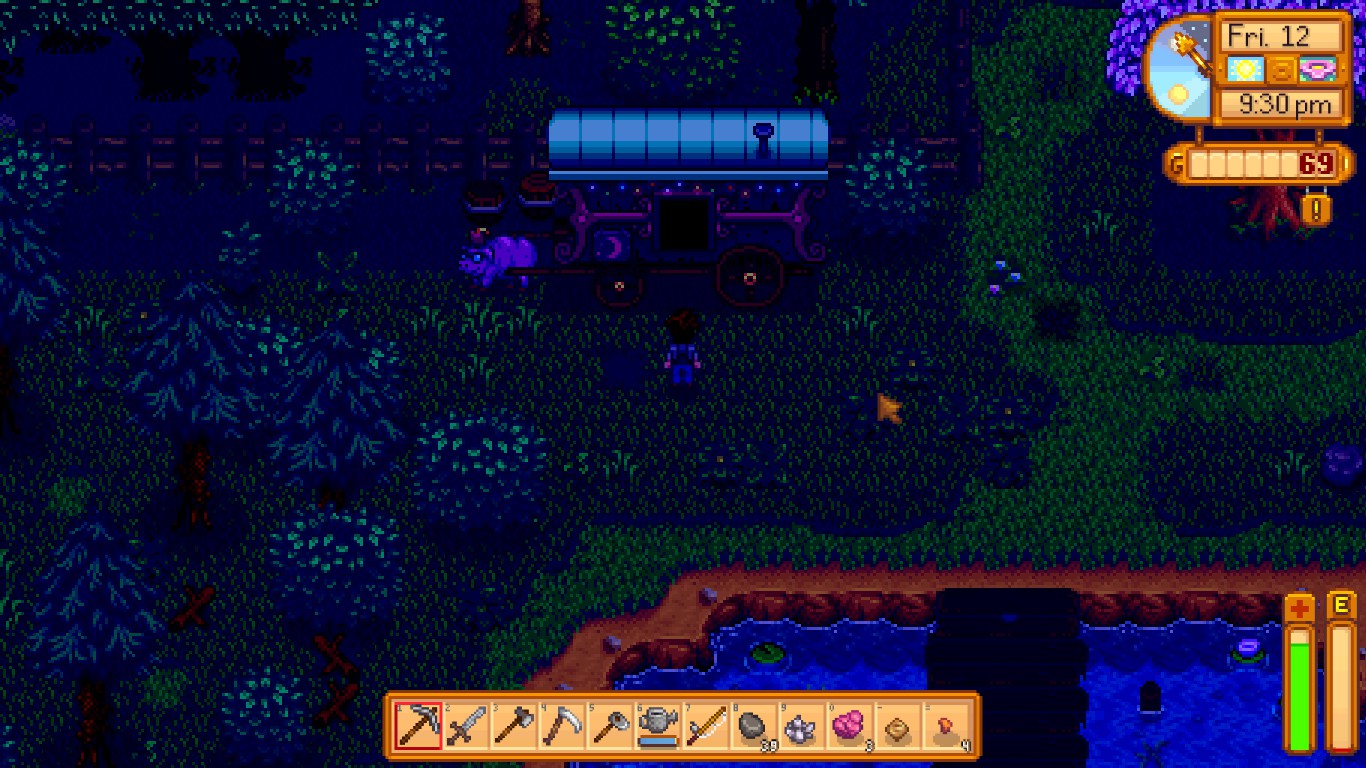This screenshot has width=1366, height=768.
Task: Equip the fishing rod from the hotbar
Action: click(705, 726)
